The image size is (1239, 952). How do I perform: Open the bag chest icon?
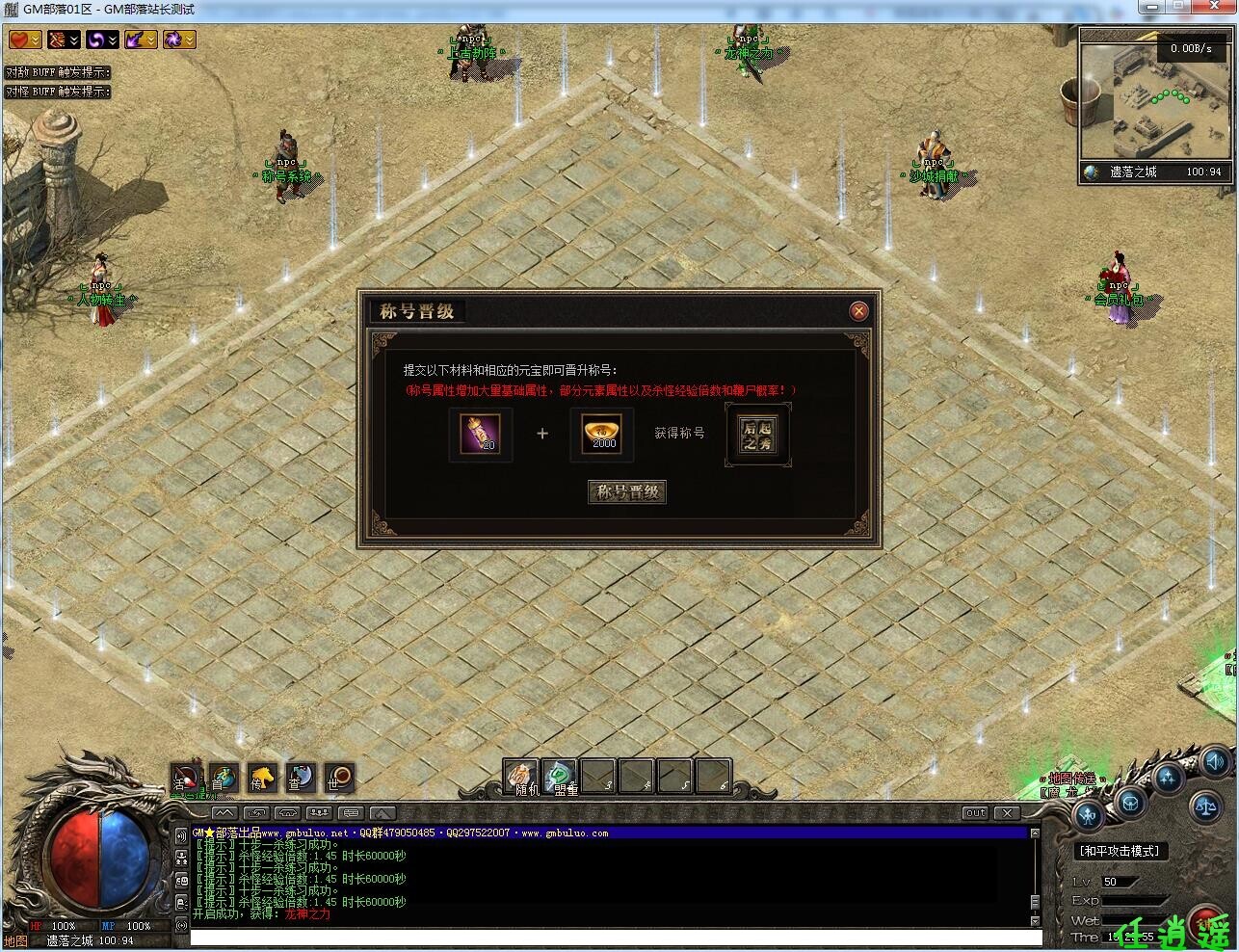[1129, 803]
